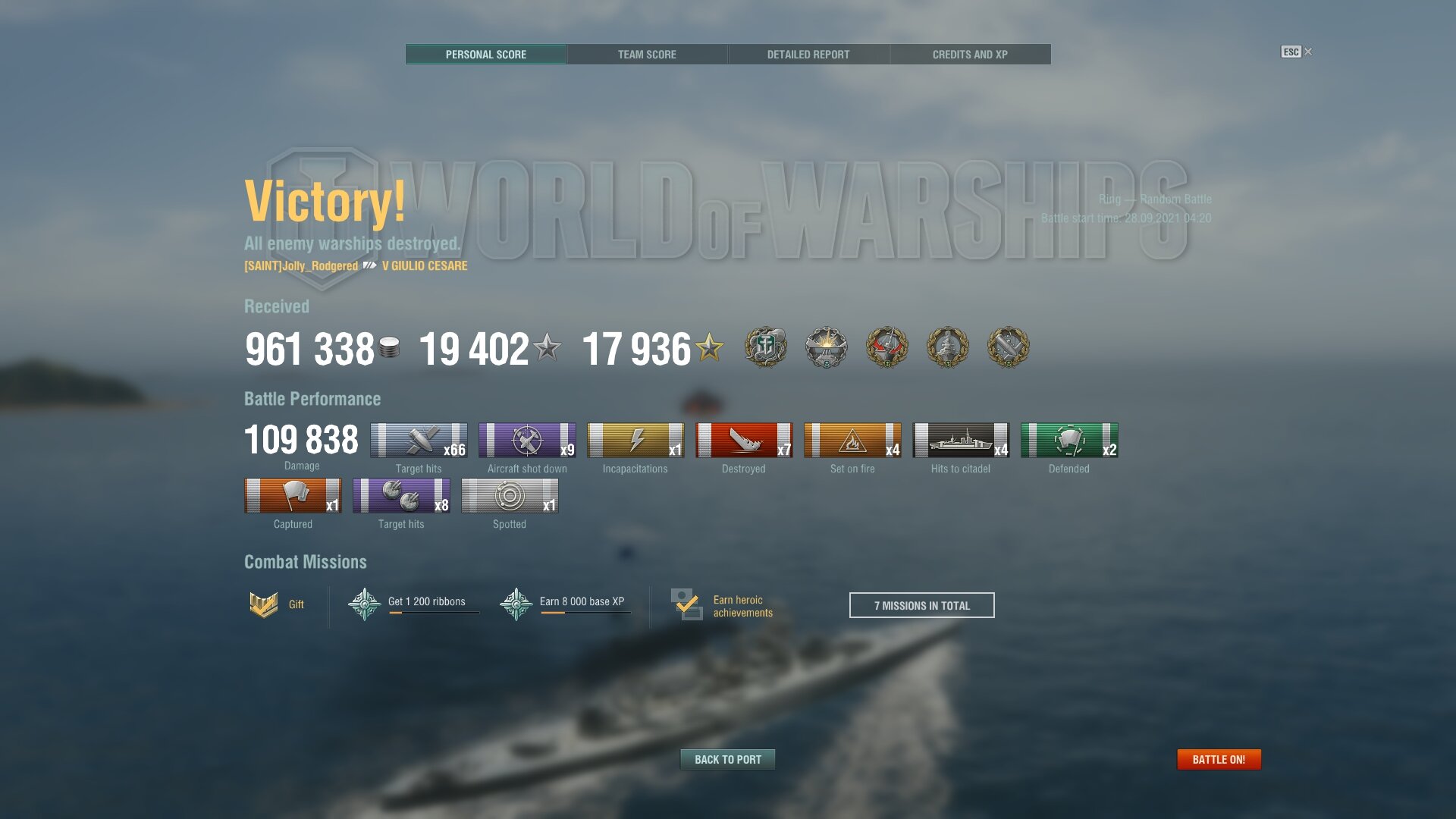Screen dimensions: 1456x819
Task: Inspect the Hits to citadel ribbon
Action: pos(961,441)
